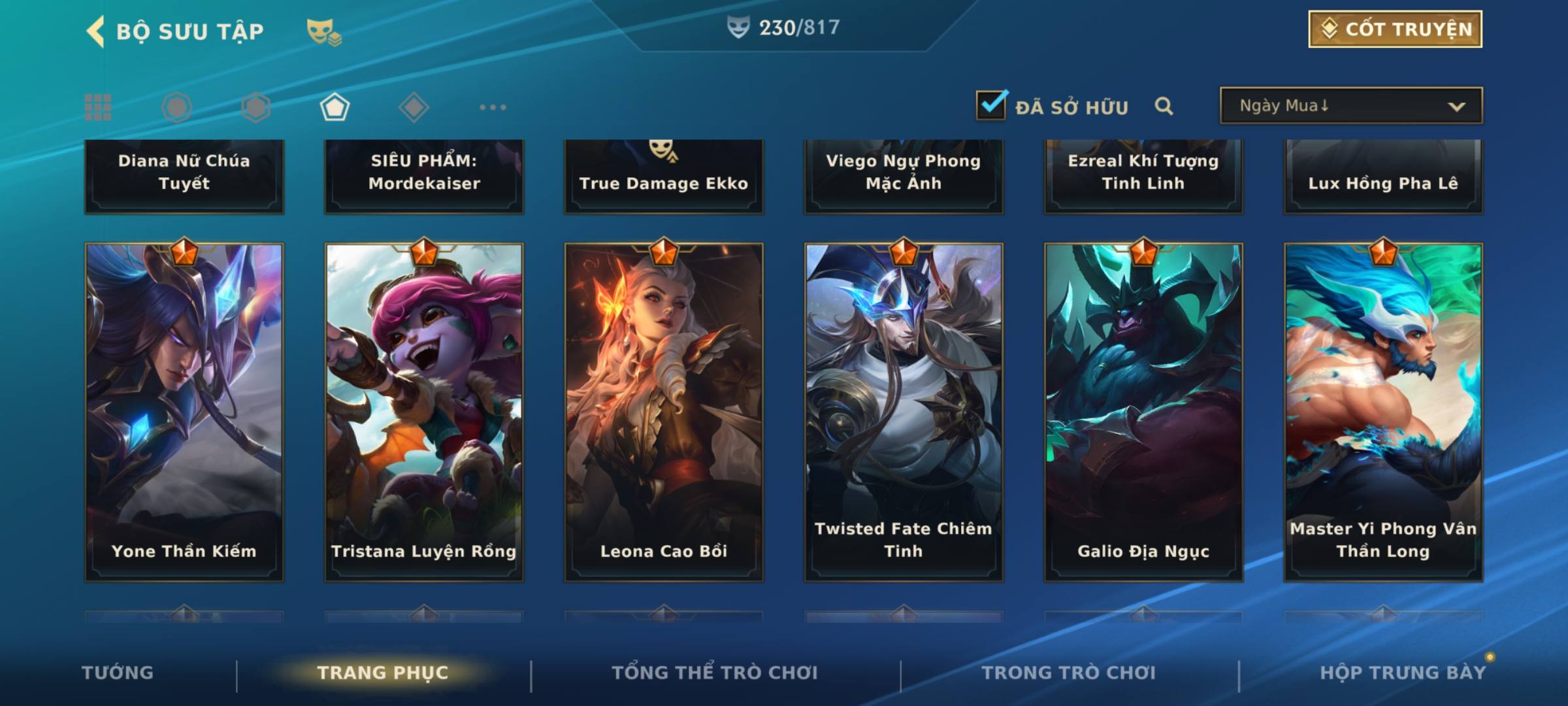
Task: Select the highlighted pentagon rarity filter
Action: coord(335,107)
